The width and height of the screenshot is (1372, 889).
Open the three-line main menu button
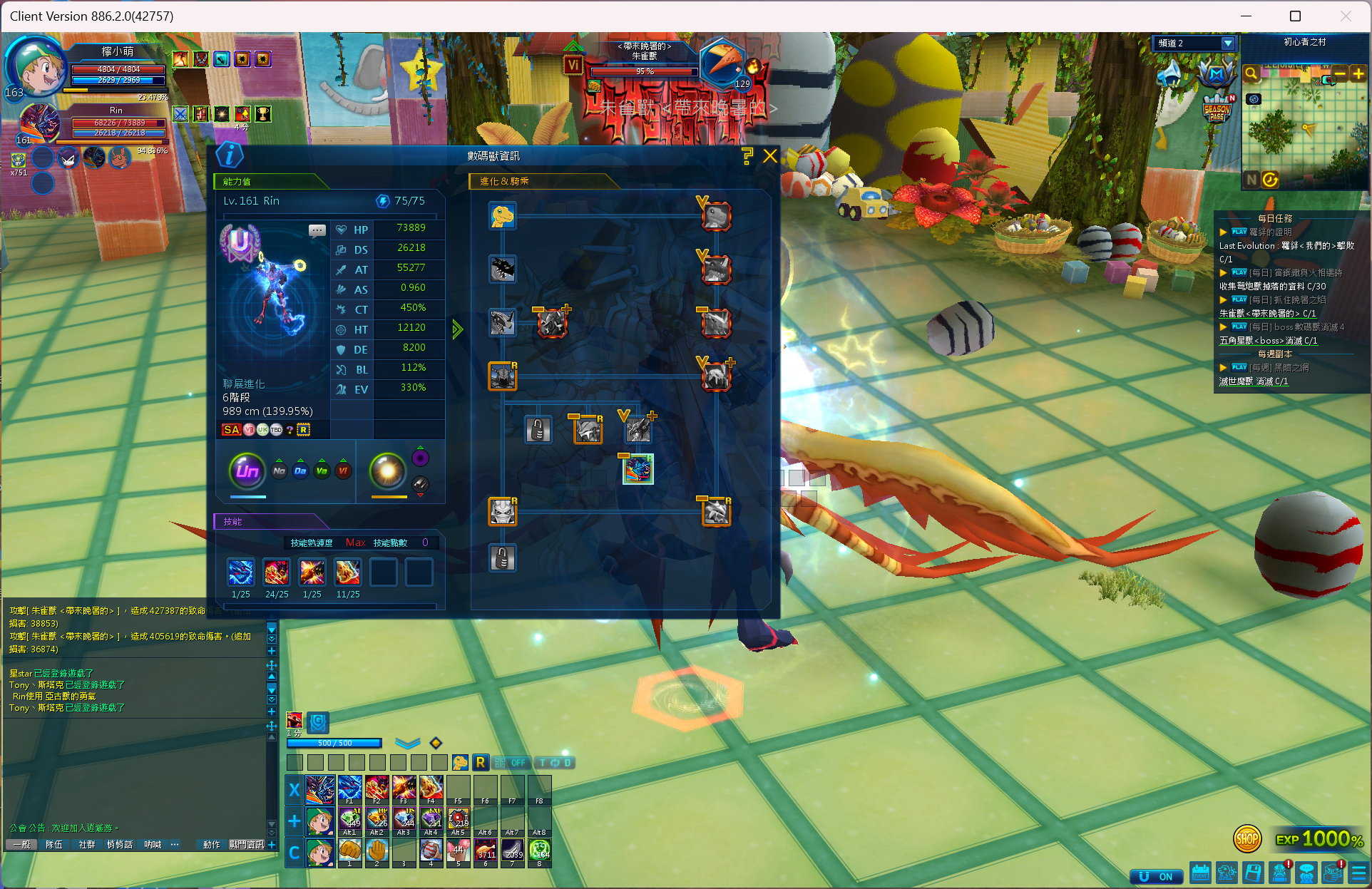click(x=1358, y=873)
